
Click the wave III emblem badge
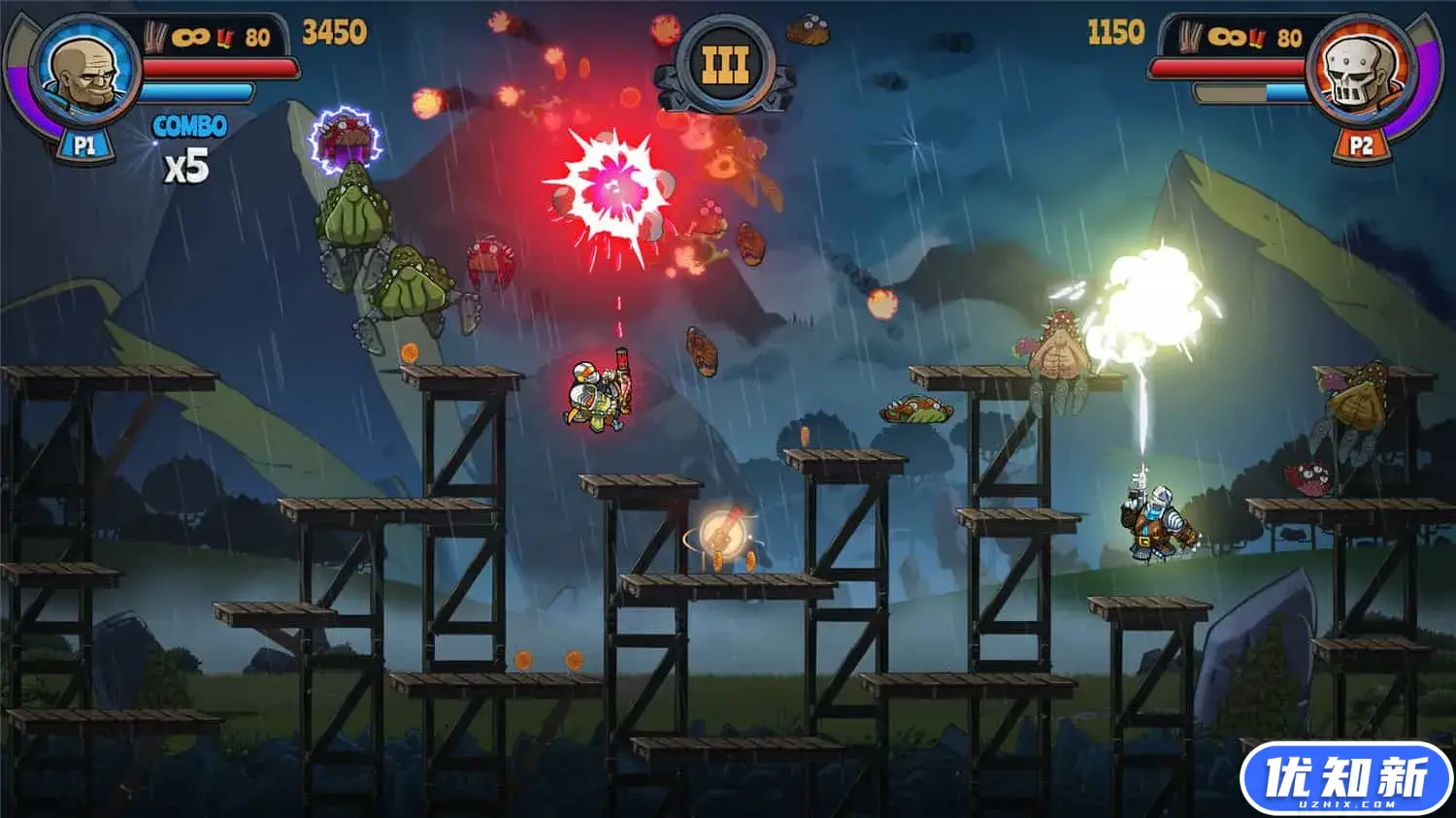point(726,66)
